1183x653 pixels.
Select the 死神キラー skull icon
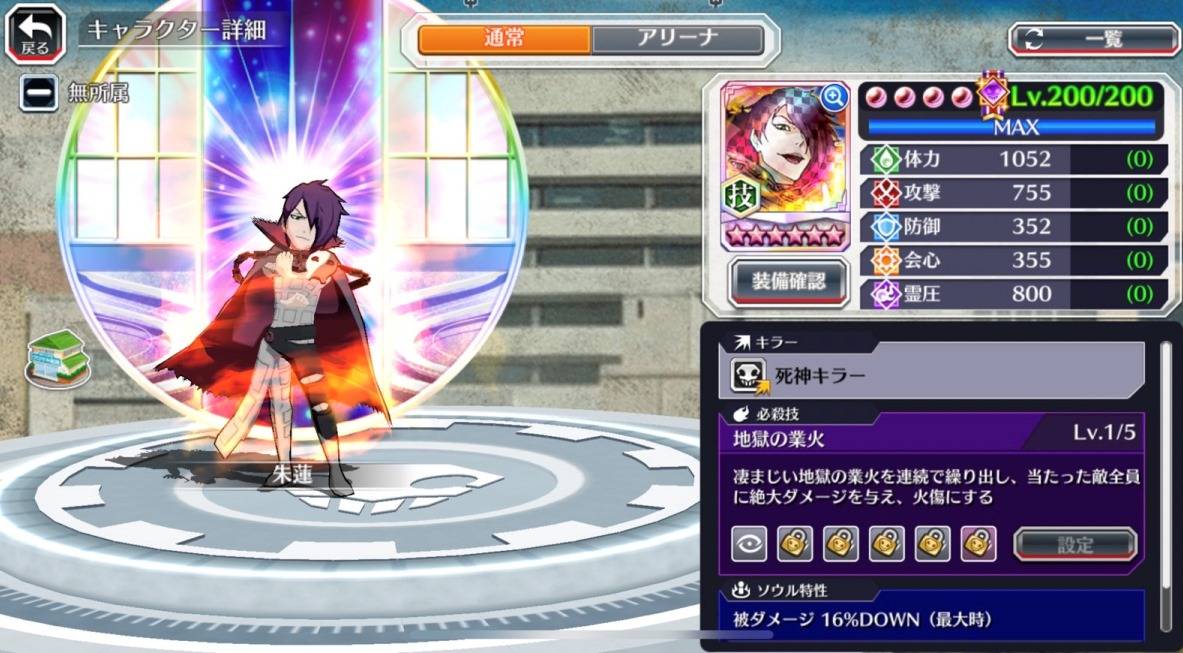748,375
